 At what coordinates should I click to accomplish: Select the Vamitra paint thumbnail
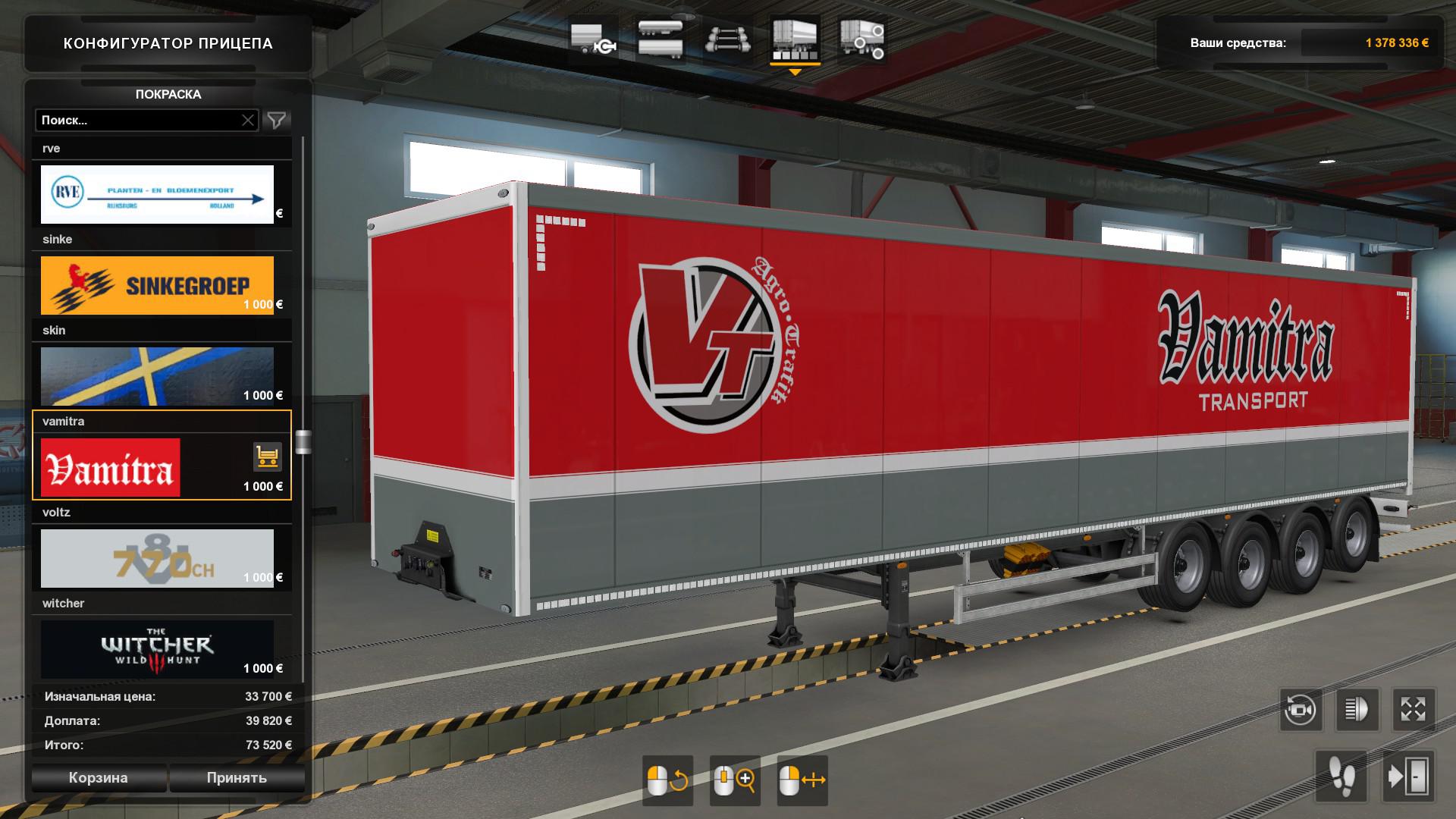pyautogui.click(x=111, y=467)
